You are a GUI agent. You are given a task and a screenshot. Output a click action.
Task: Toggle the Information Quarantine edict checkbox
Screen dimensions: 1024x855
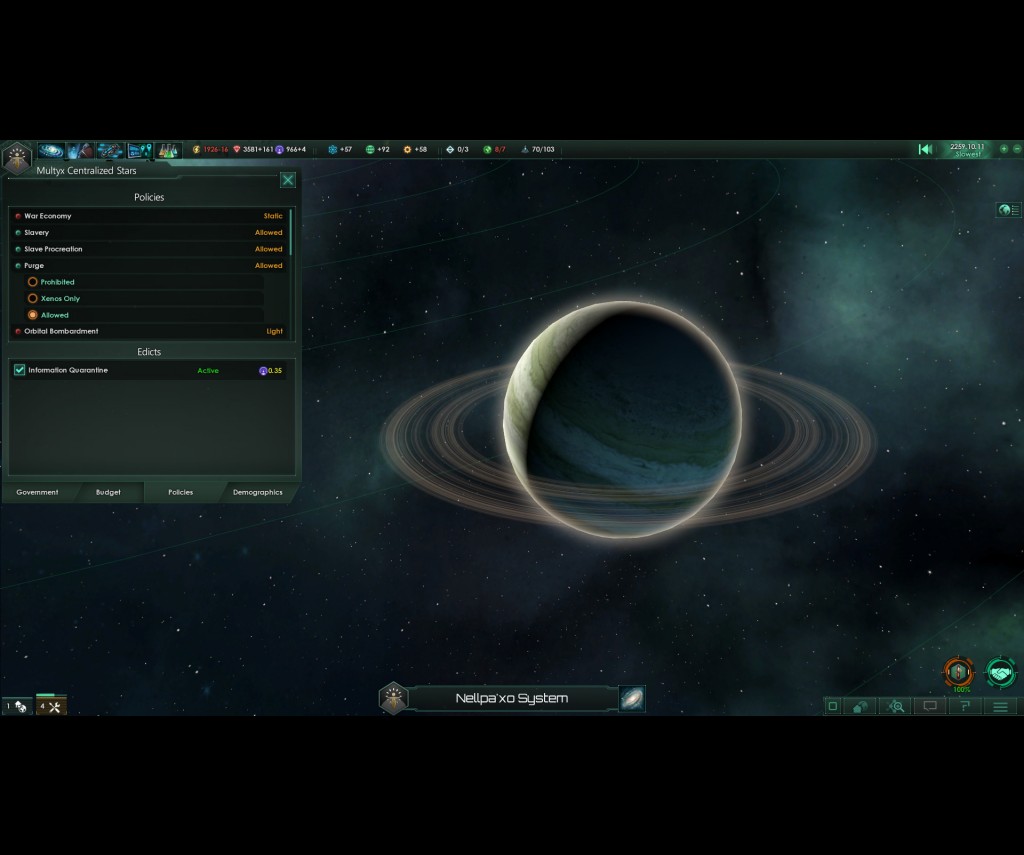[x=20, y=370]
